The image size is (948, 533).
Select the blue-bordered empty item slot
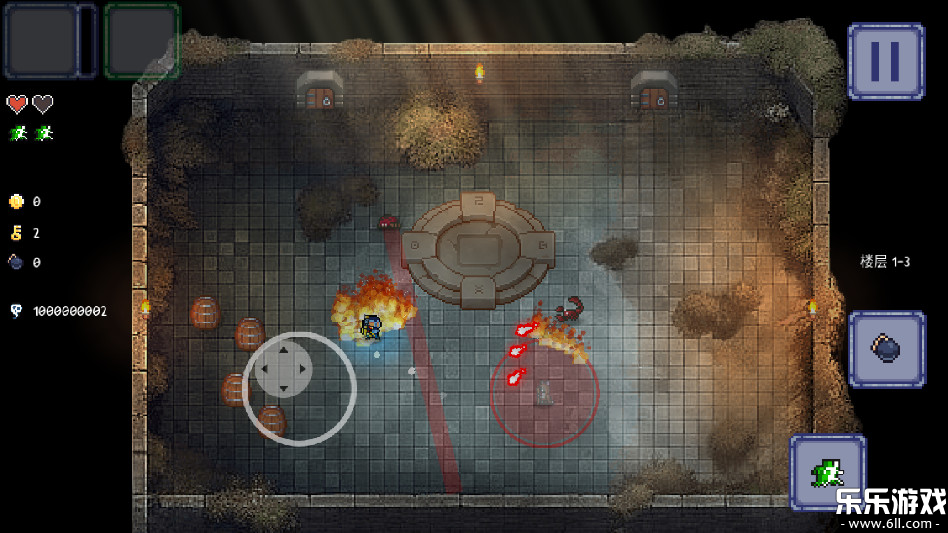coord(41,40)
